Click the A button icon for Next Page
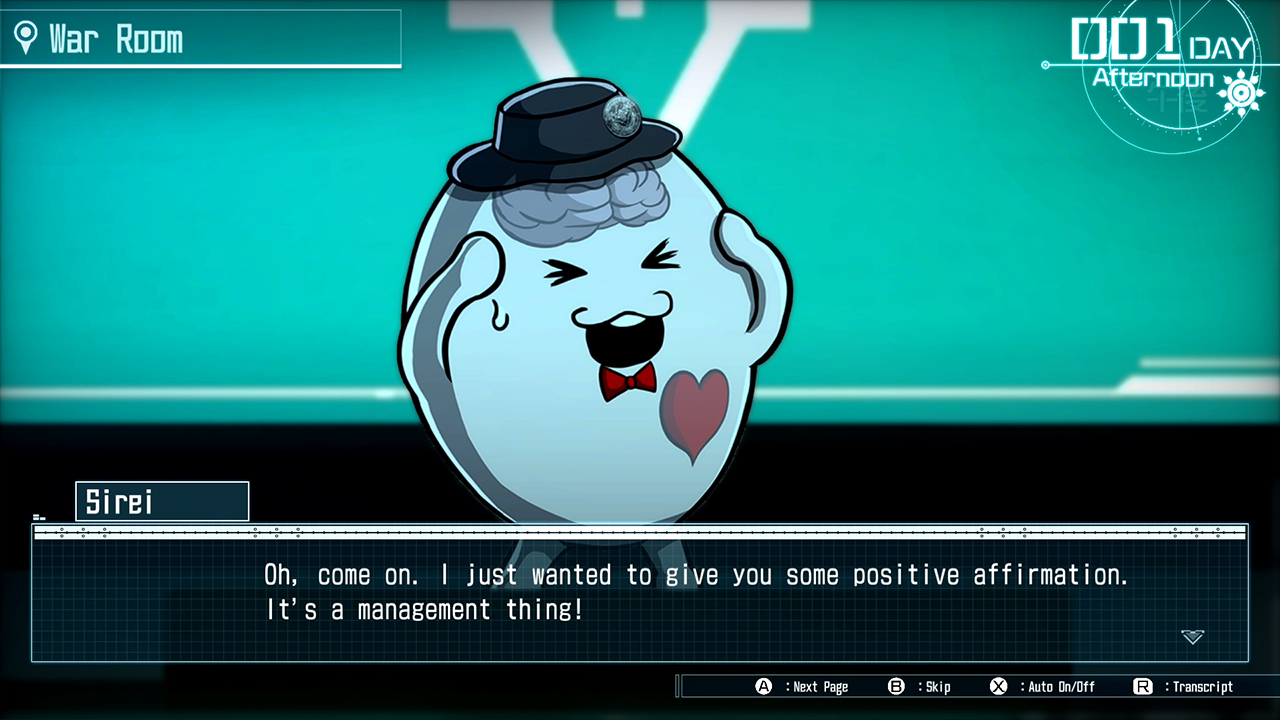 [762, 687]
